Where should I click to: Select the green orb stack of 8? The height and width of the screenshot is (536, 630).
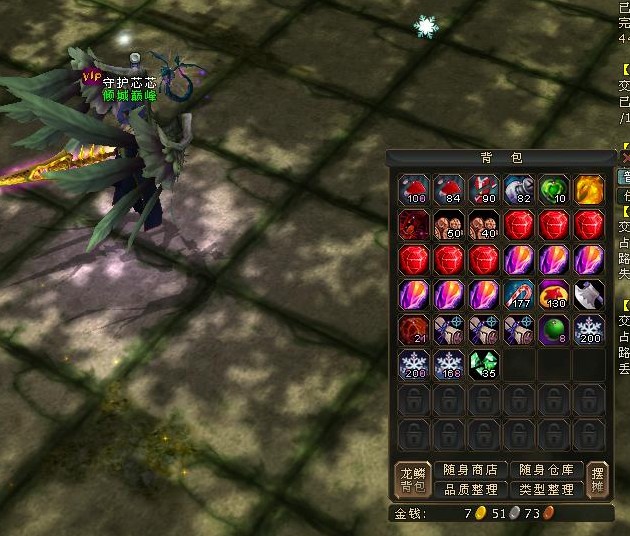coord(553,330)
